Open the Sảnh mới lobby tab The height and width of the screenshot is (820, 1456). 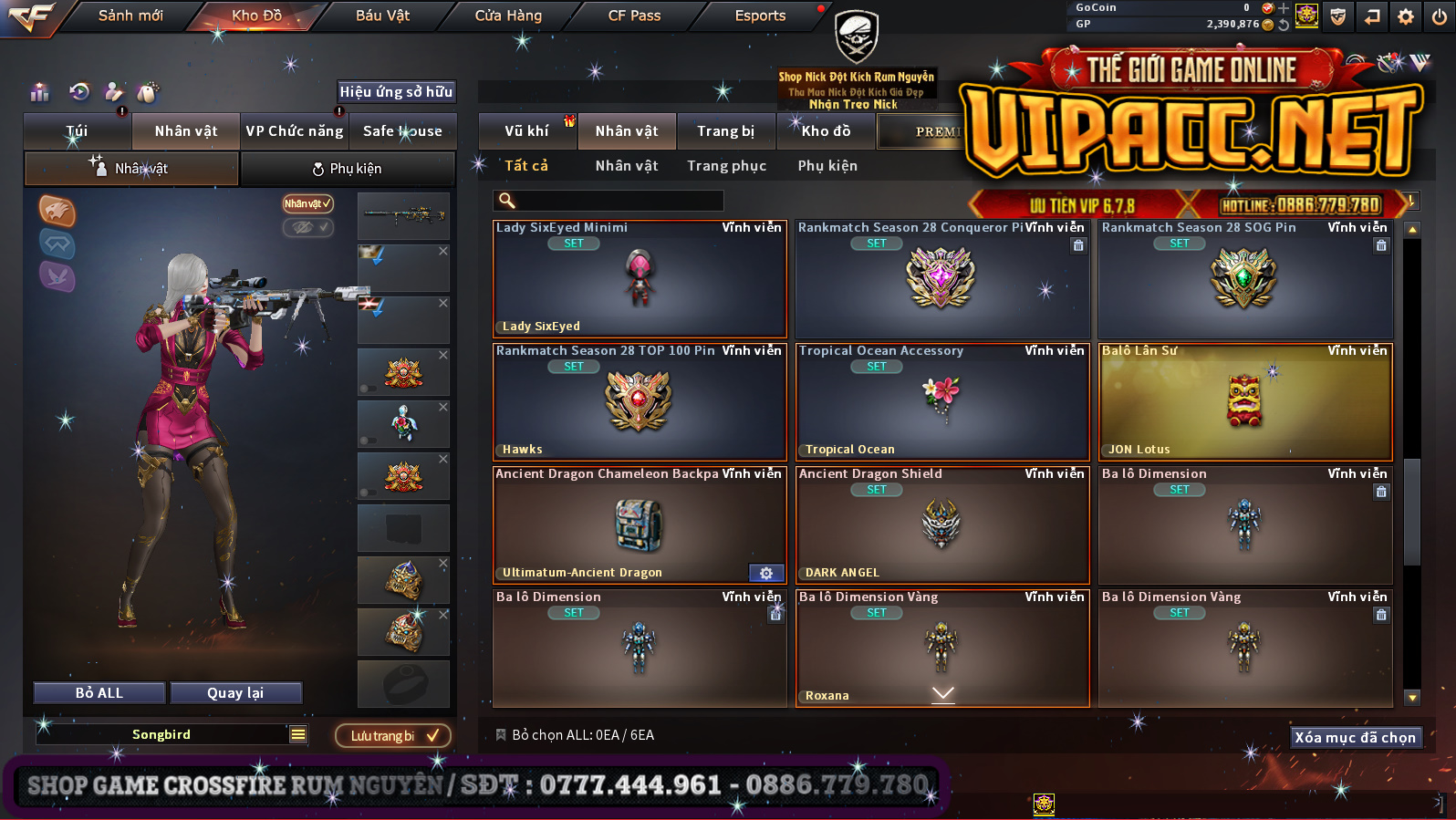(130, 16)
